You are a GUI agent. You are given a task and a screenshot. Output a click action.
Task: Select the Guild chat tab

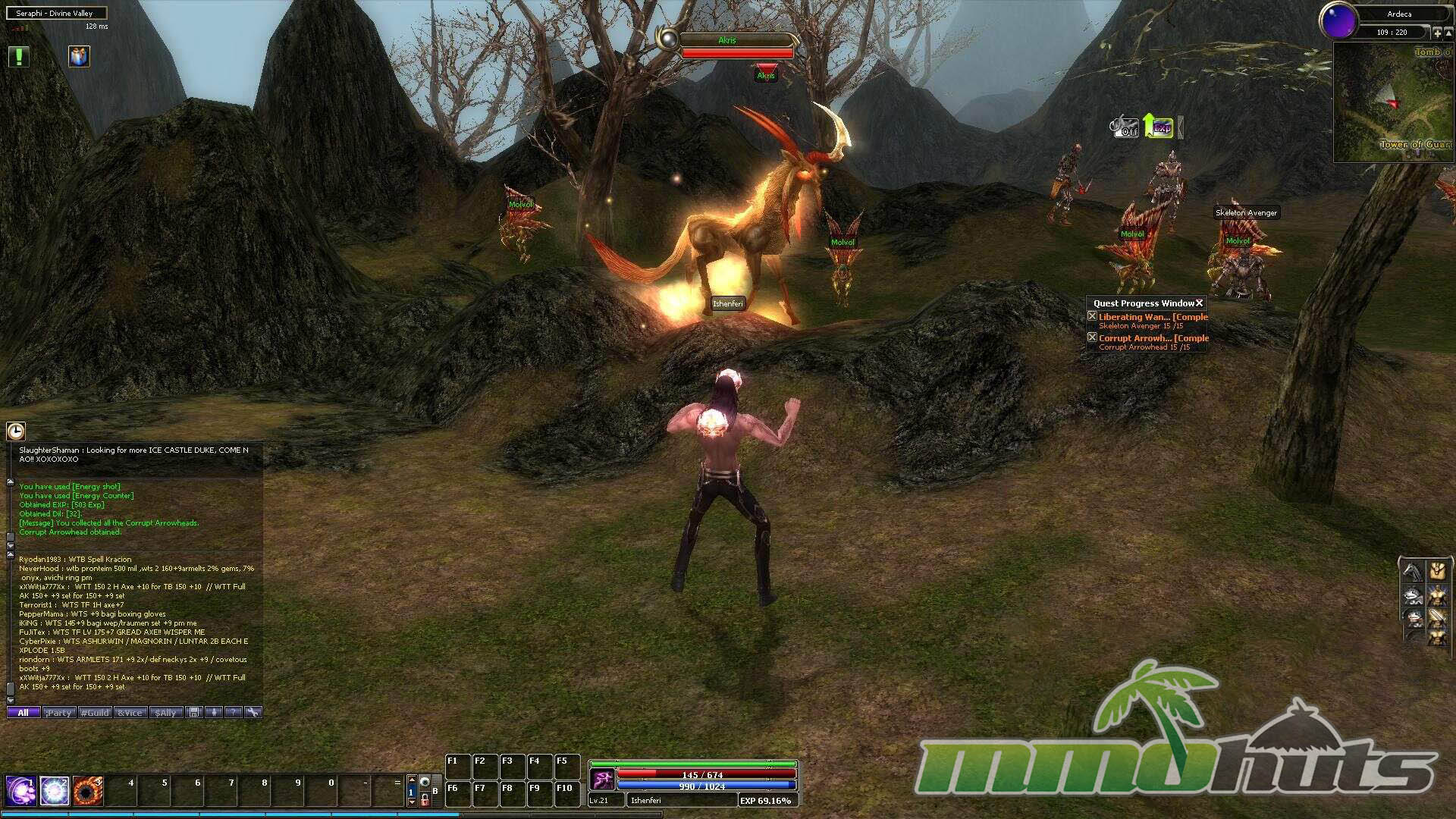tap(96, 713)
